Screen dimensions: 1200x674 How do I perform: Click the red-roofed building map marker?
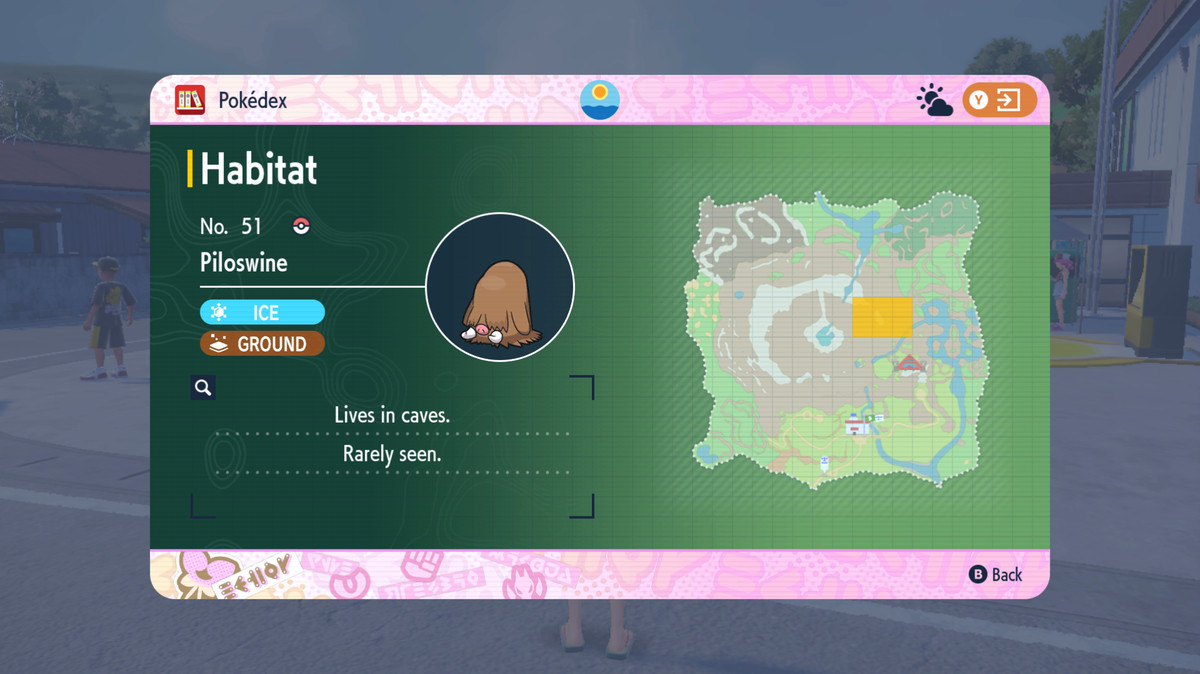[908, 364]
